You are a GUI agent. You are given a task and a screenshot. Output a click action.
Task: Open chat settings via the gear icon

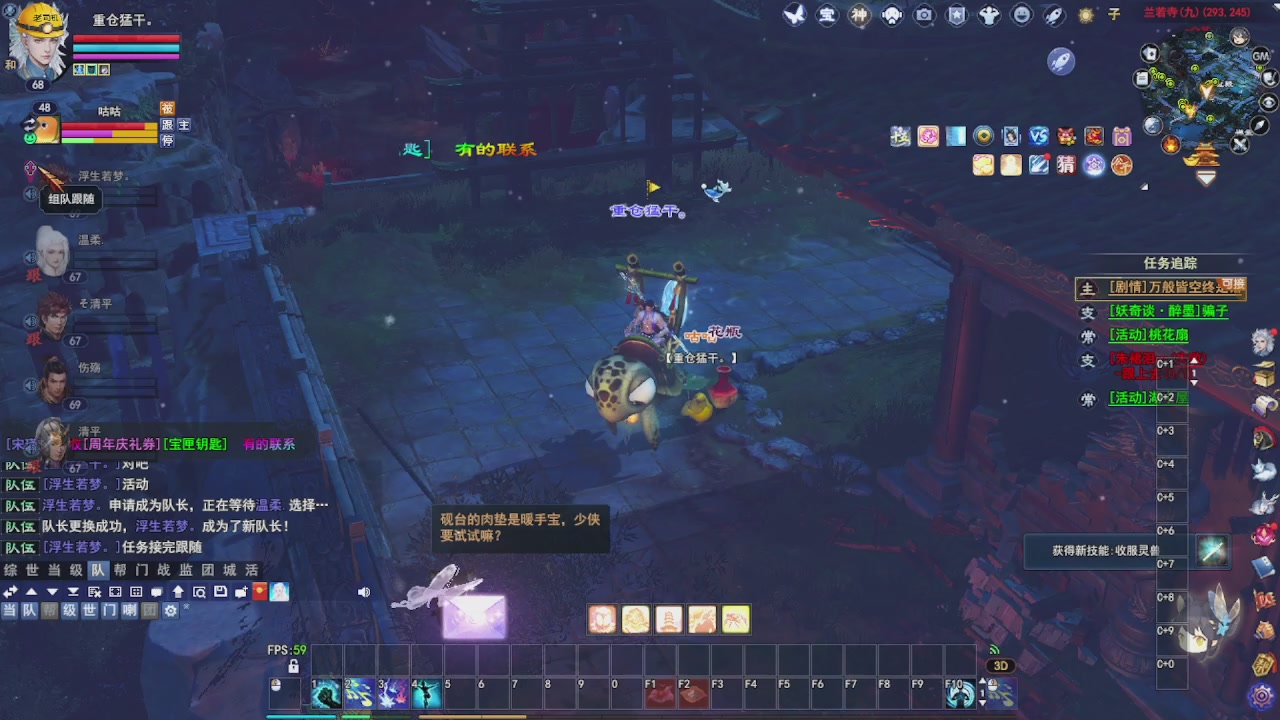pos(171,611)
